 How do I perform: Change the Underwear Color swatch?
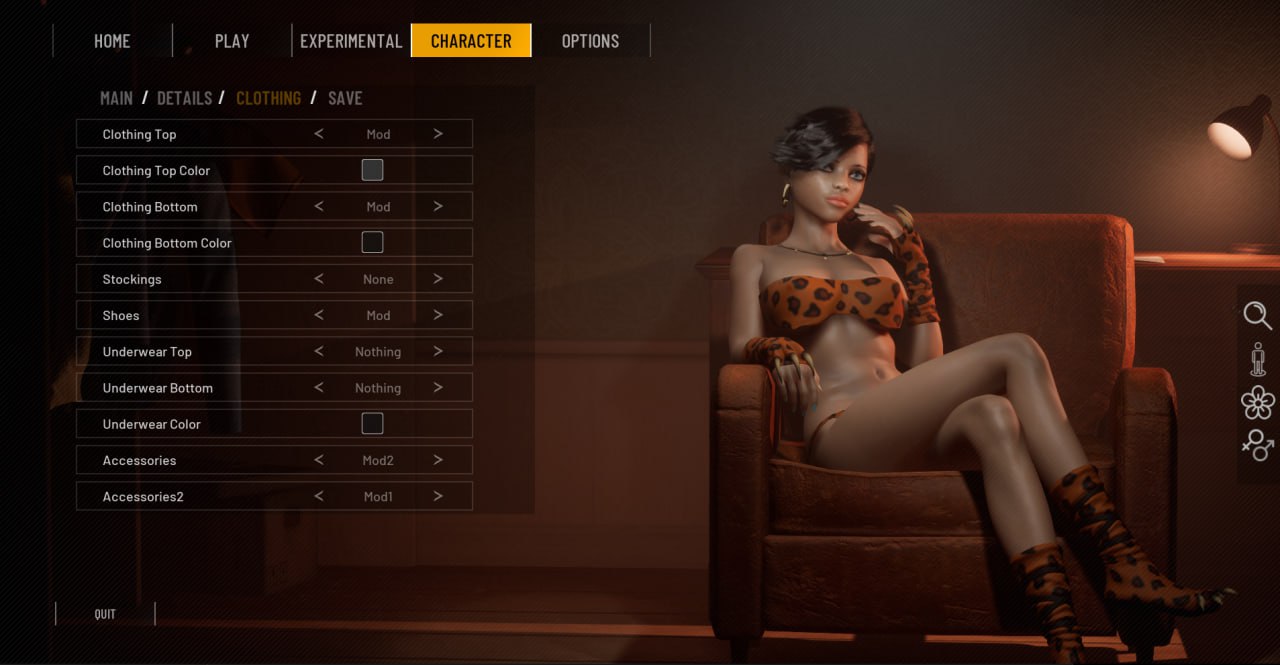click(372, 424)
